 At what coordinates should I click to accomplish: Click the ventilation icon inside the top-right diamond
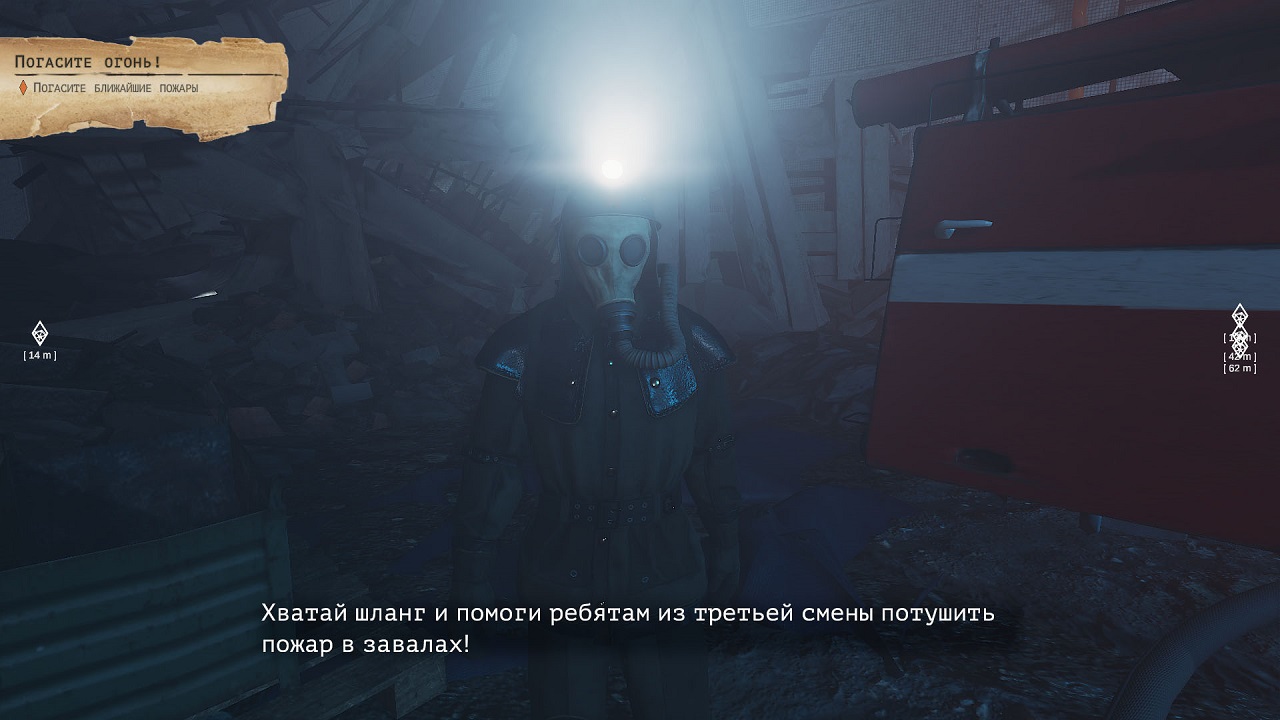tap(1240, 316)
